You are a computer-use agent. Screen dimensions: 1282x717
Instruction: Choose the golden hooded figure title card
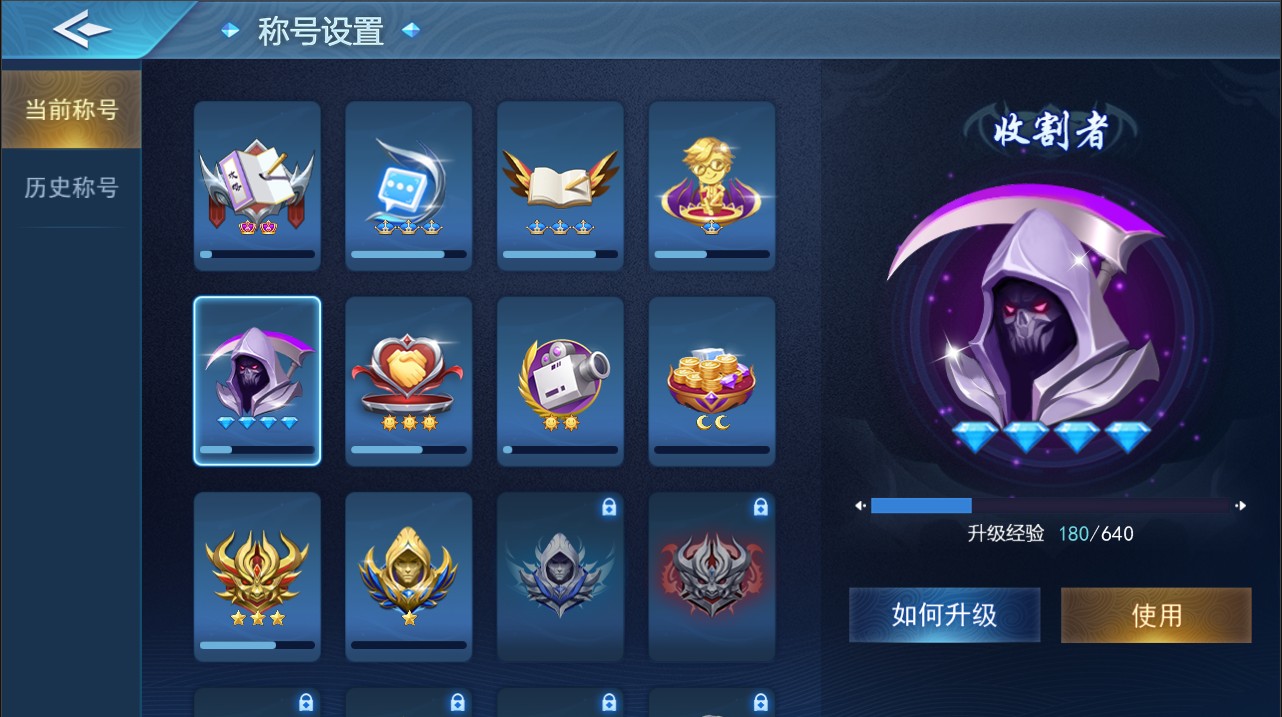pyautogui.click(x=409, y=576)
